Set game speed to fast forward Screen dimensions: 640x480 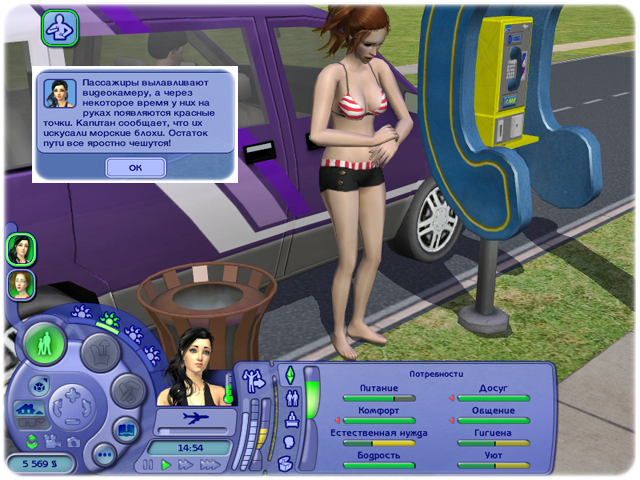[186, 465]
